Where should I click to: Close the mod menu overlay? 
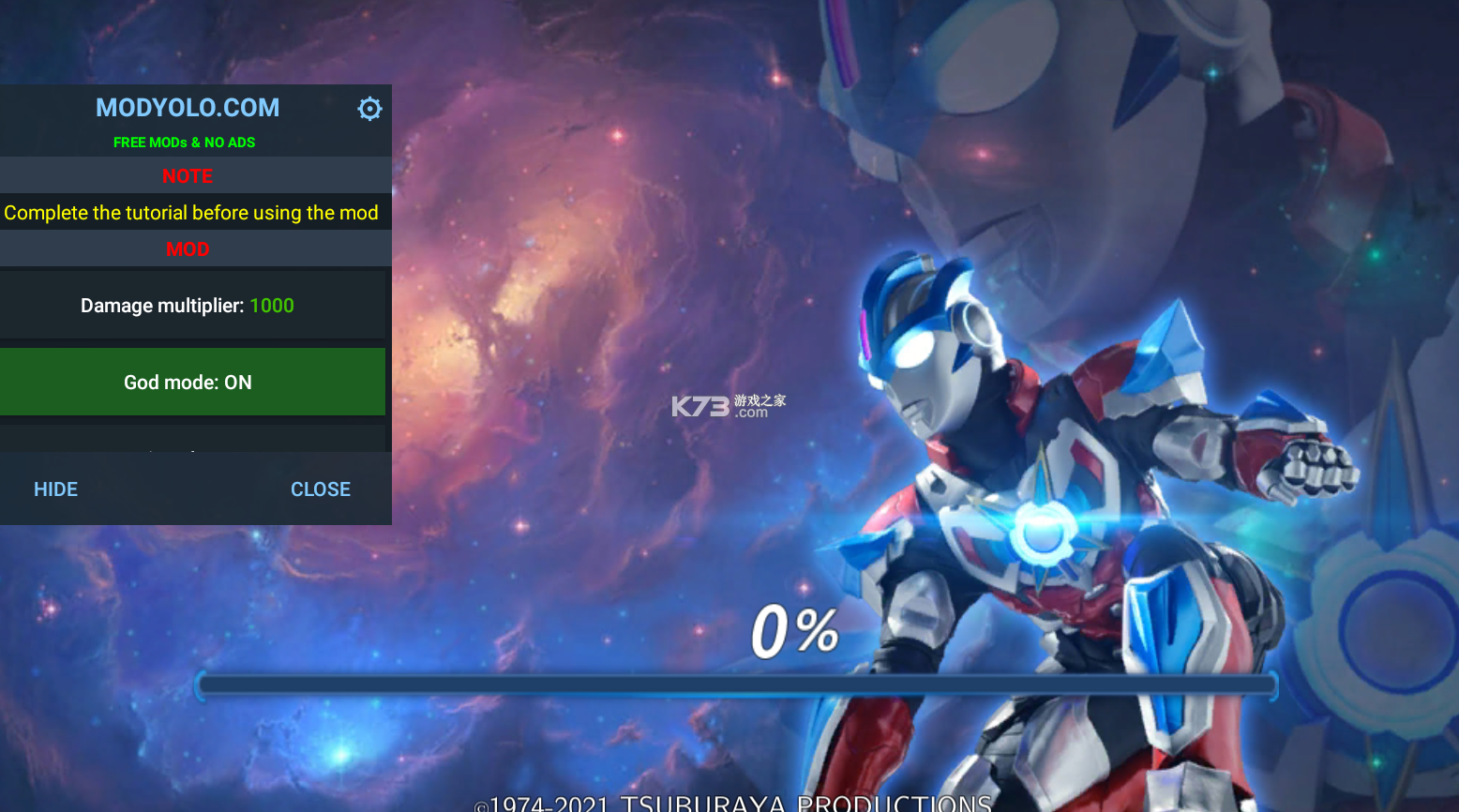(320, 489)
